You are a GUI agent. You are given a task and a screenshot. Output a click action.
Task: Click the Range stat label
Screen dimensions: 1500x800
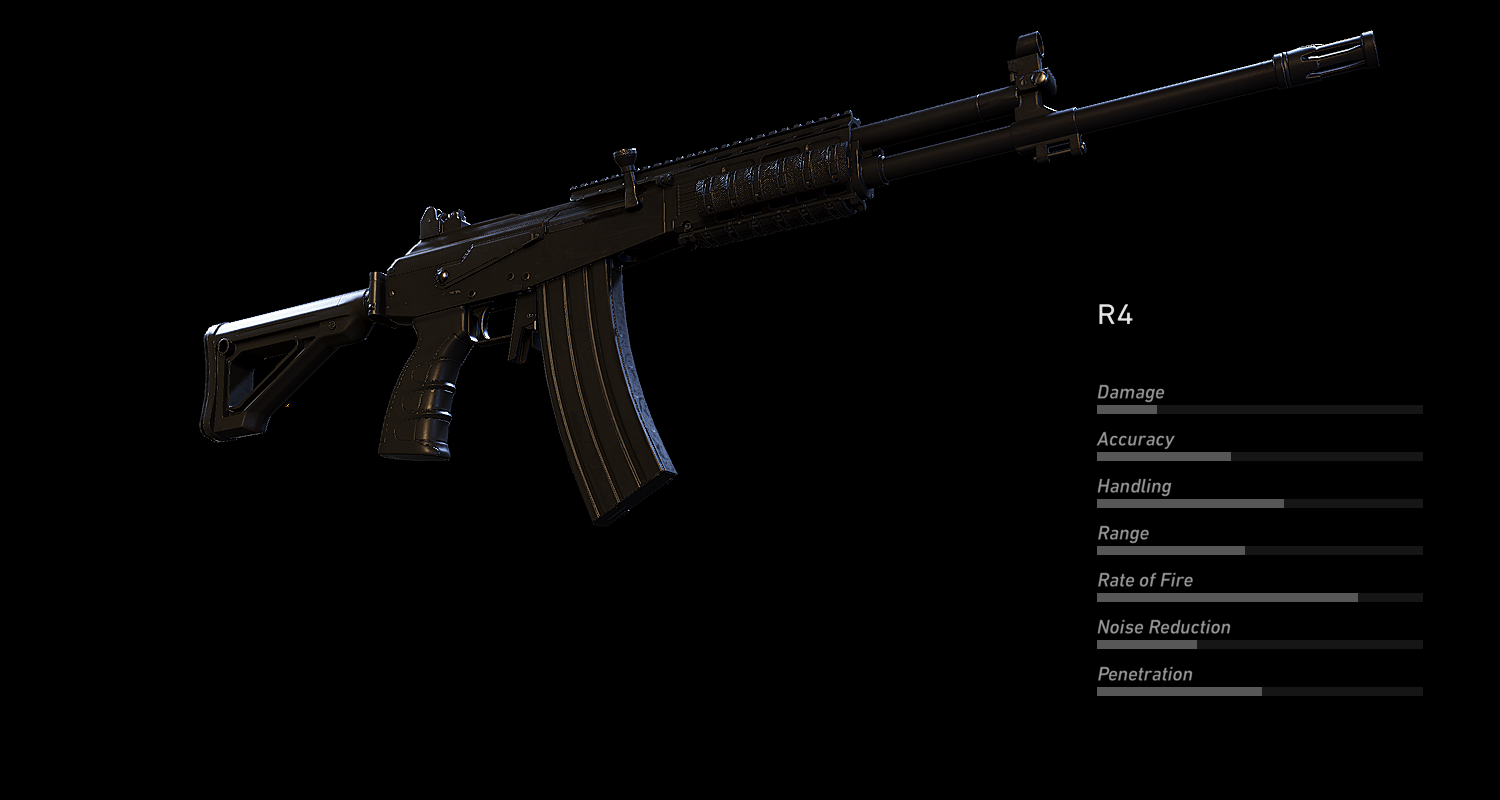(1122, 533)
